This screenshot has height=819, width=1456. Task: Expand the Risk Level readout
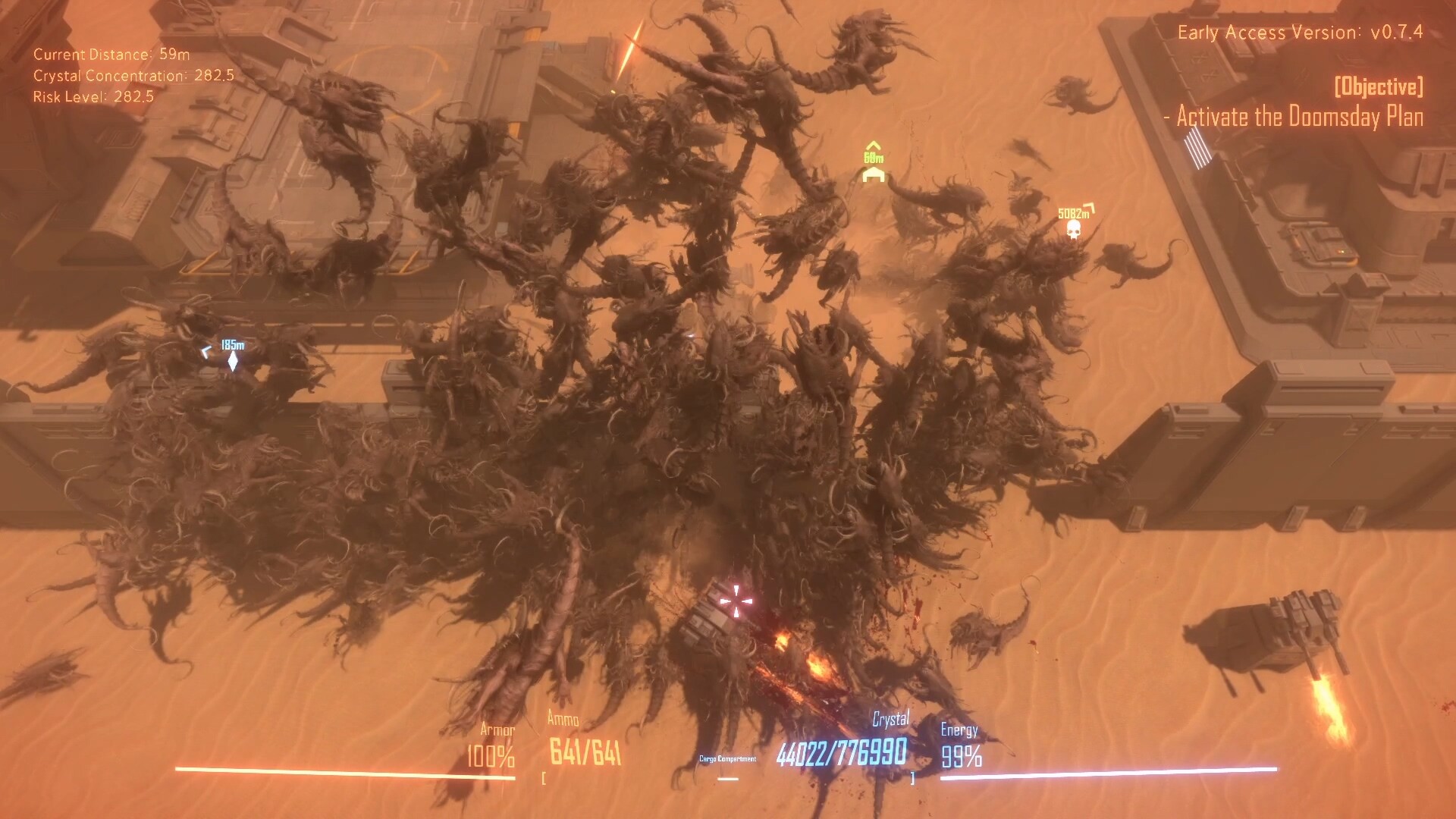93,97
